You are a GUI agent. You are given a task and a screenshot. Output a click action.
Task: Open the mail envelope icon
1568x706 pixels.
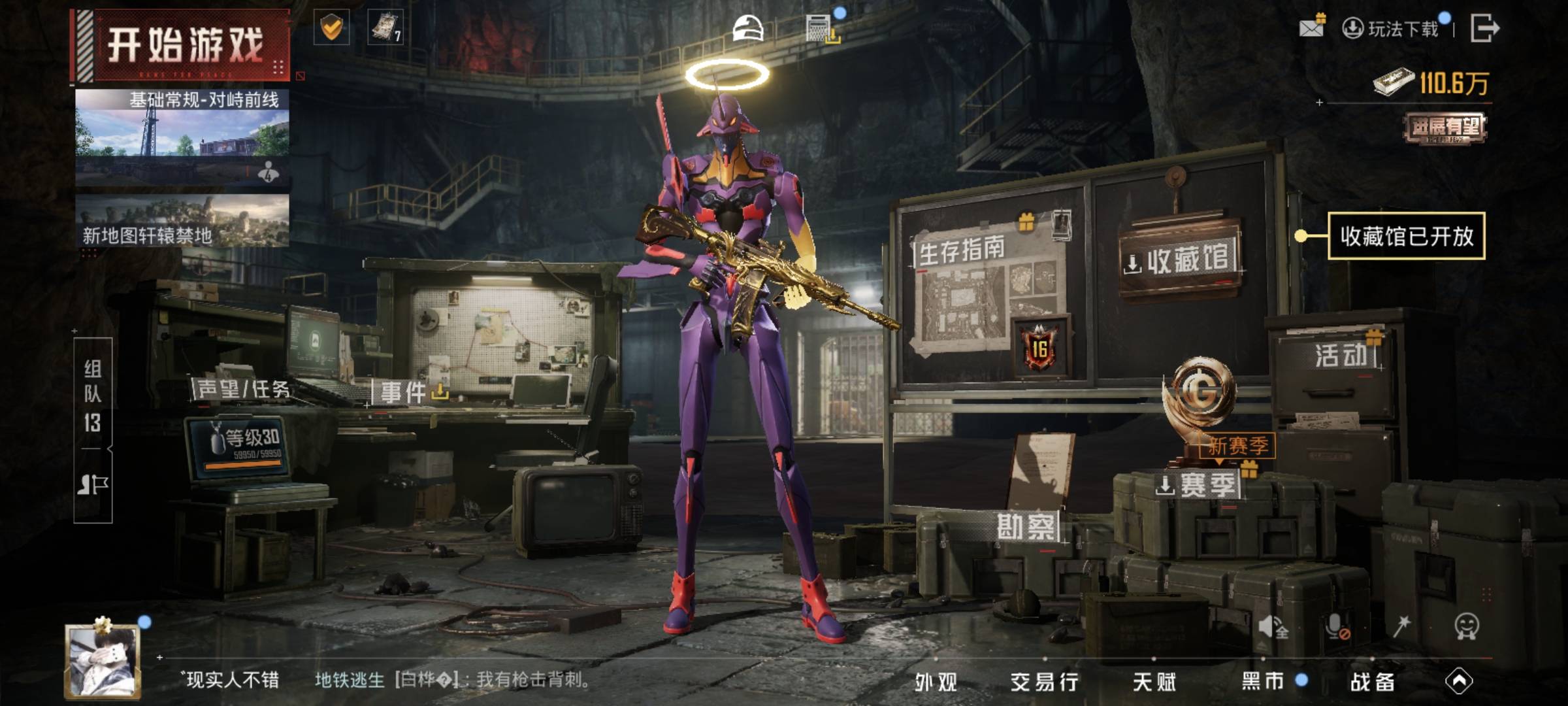tap(1311, 27)
